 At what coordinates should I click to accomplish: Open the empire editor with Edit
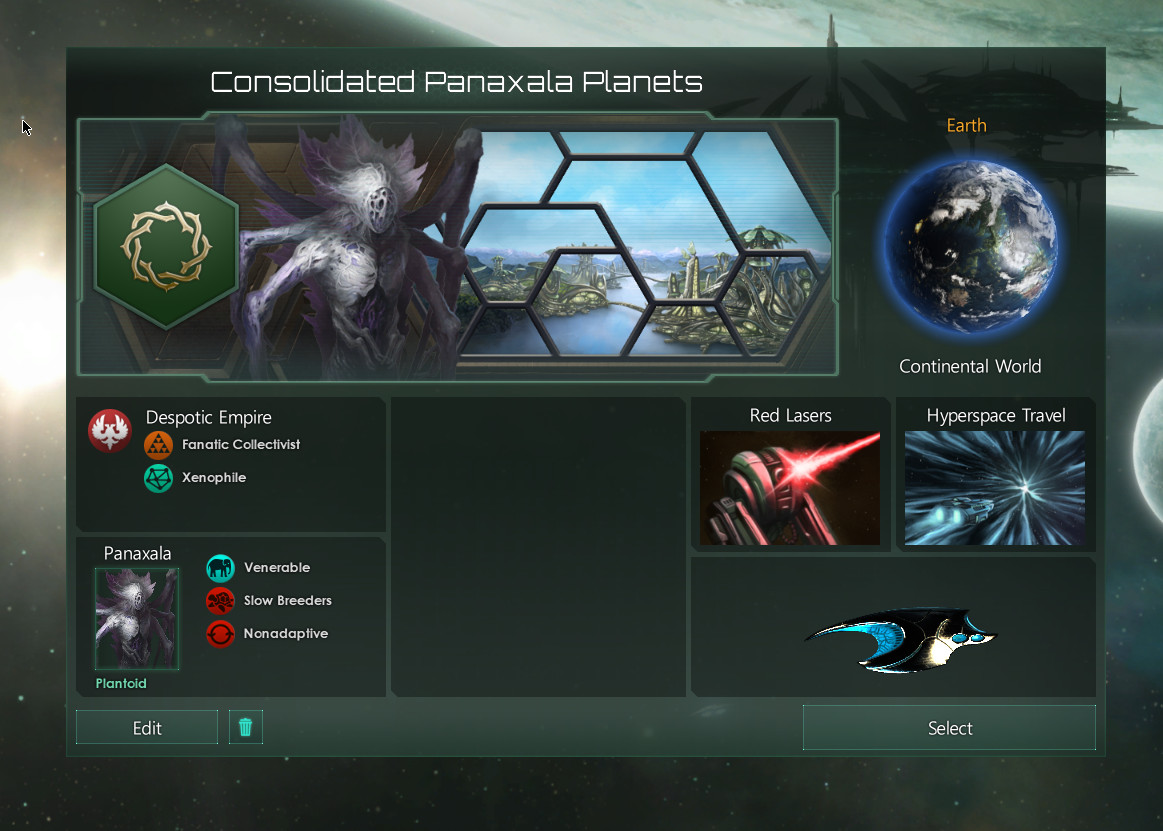[147, 728]
